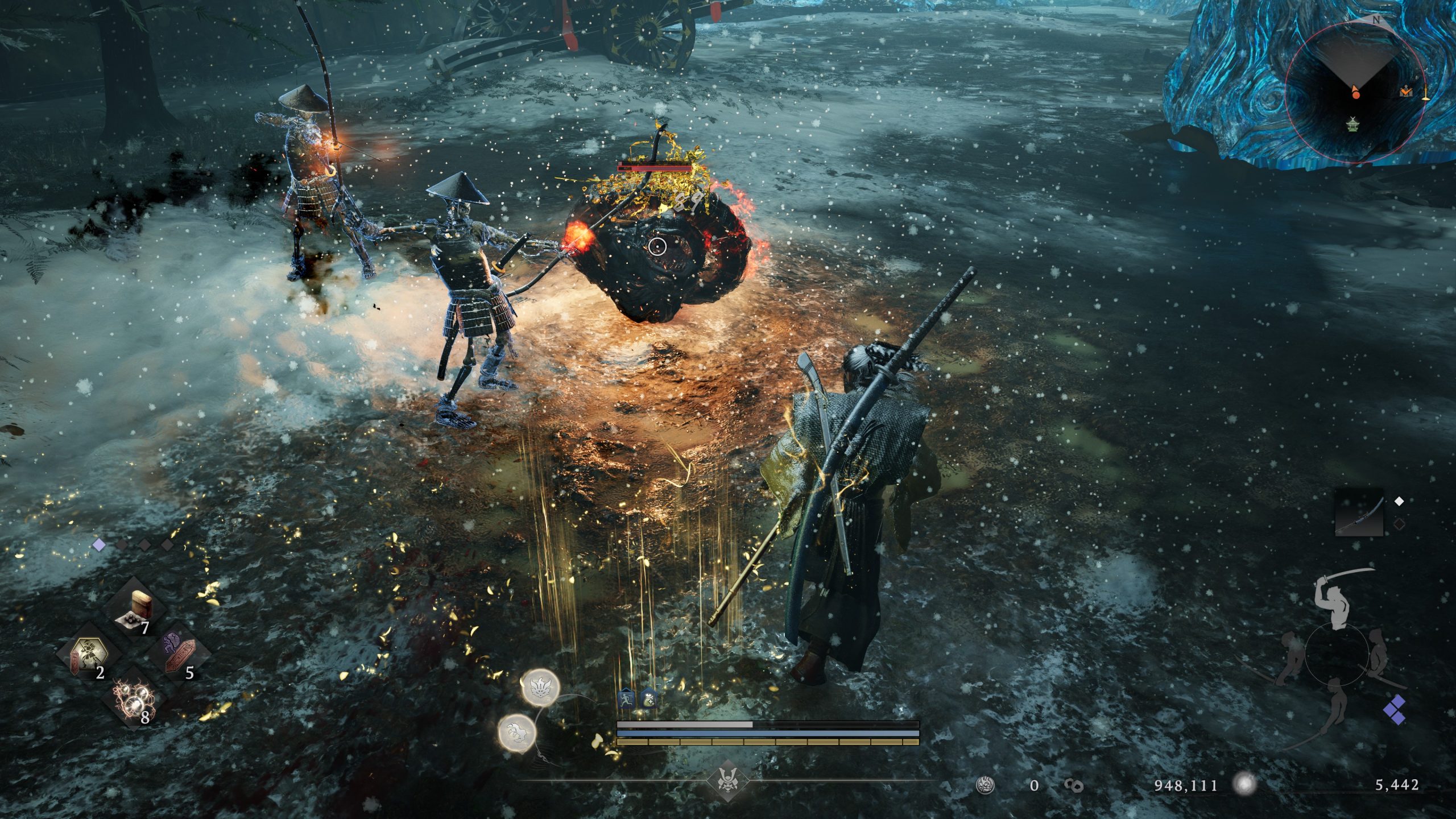Viewport: 1456px width, 819px height.
Task: Use the purple sloth talisman slot
Action: 178,655
